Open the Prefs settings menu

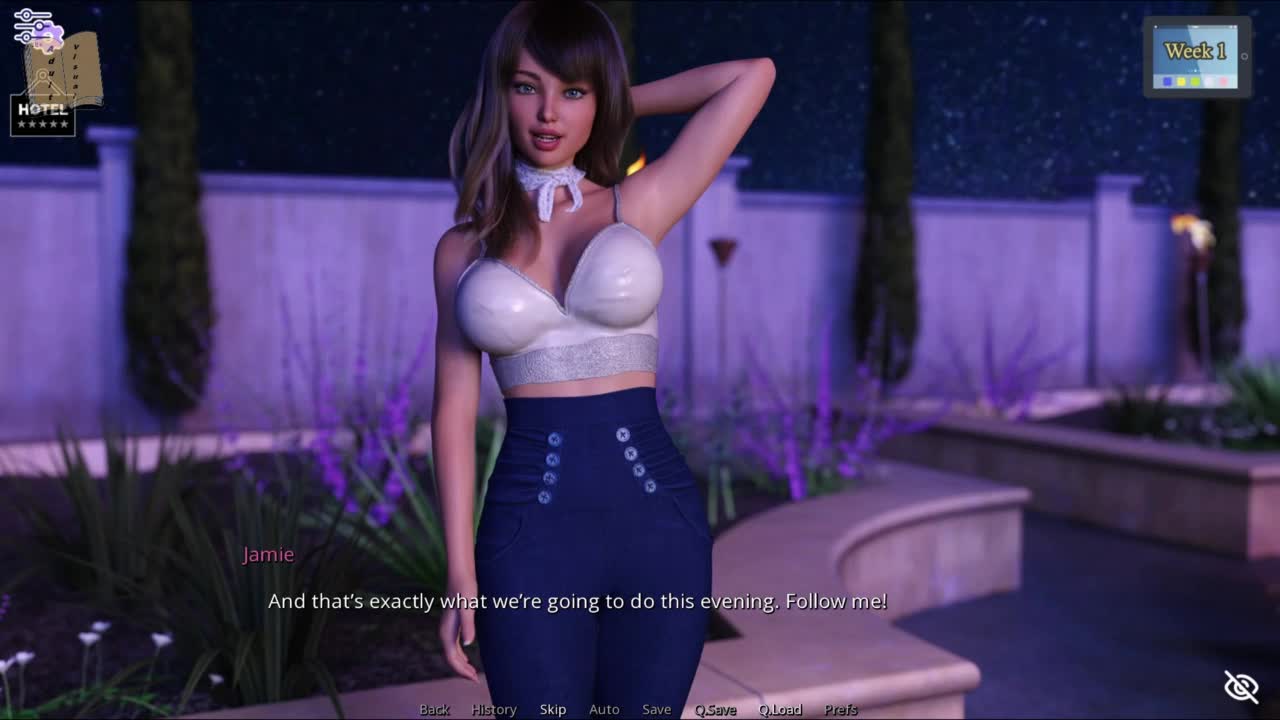(841, 709)
